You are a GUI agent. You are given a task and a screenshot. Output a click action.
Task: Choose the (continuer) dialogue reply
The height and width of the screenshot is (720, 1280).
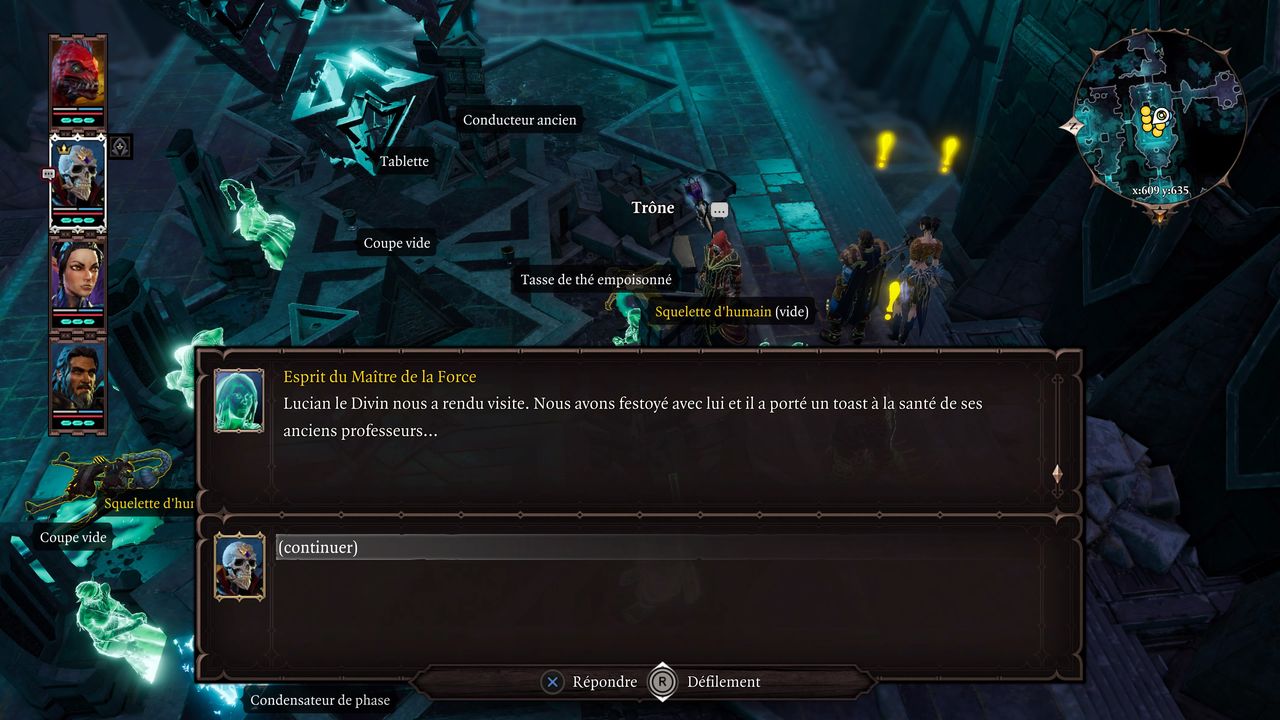click(318, 547)
